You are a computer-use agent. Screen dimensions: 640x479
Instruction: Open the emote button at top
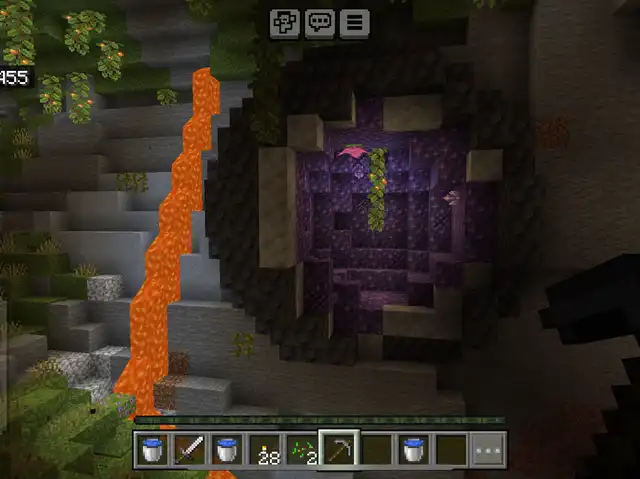click(x=285, y=24)
